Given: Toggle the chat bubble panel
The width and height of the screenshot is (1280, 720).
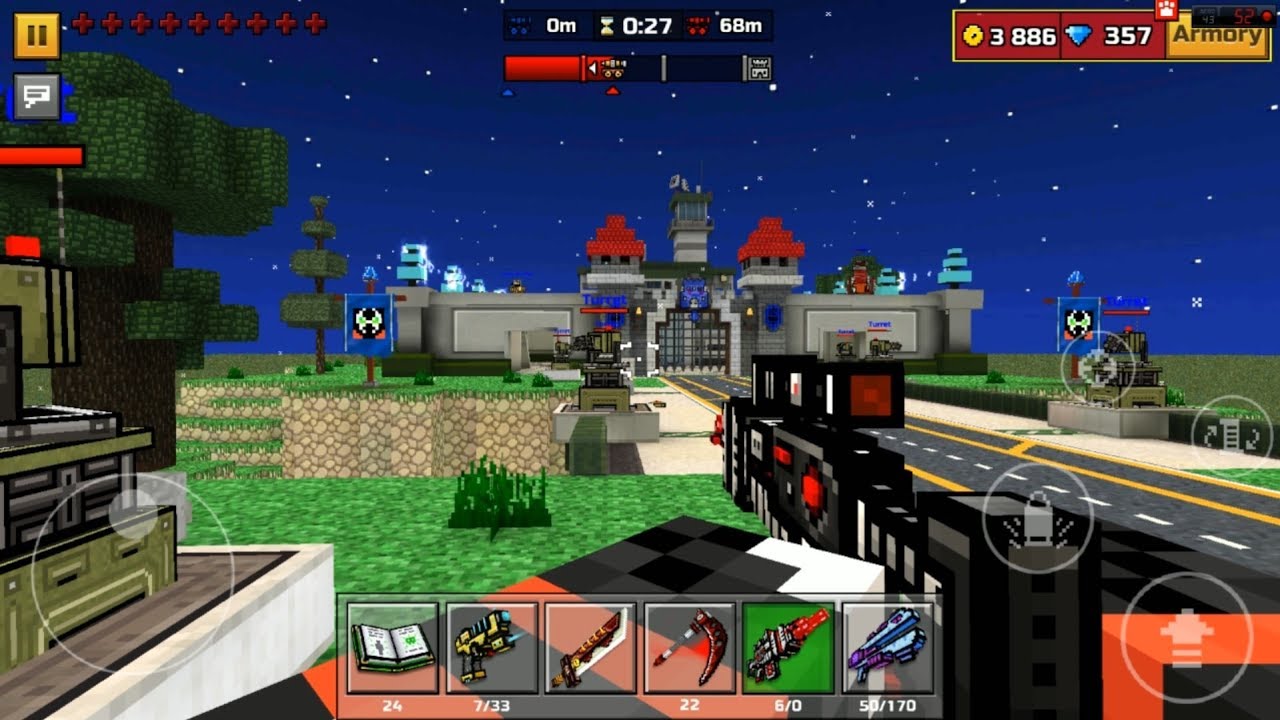Looking at the screenshot, I should click(x=37, y=95).
